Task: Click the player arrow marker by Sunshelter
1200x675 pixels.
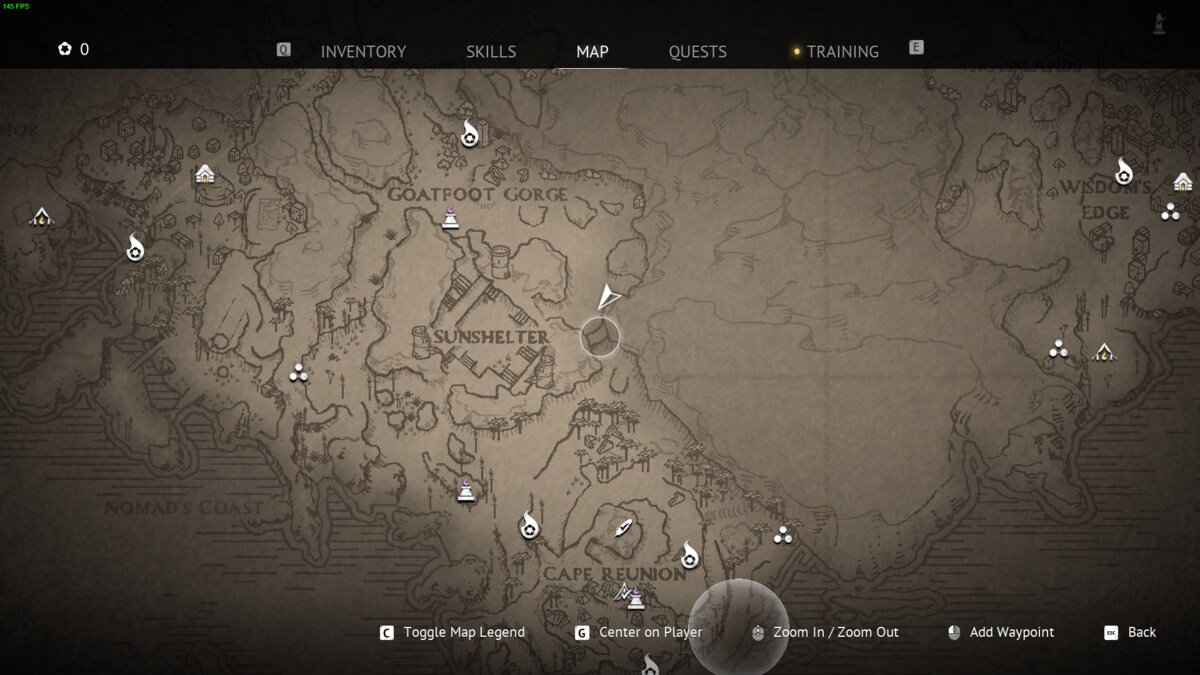Action: click(608, 297)
